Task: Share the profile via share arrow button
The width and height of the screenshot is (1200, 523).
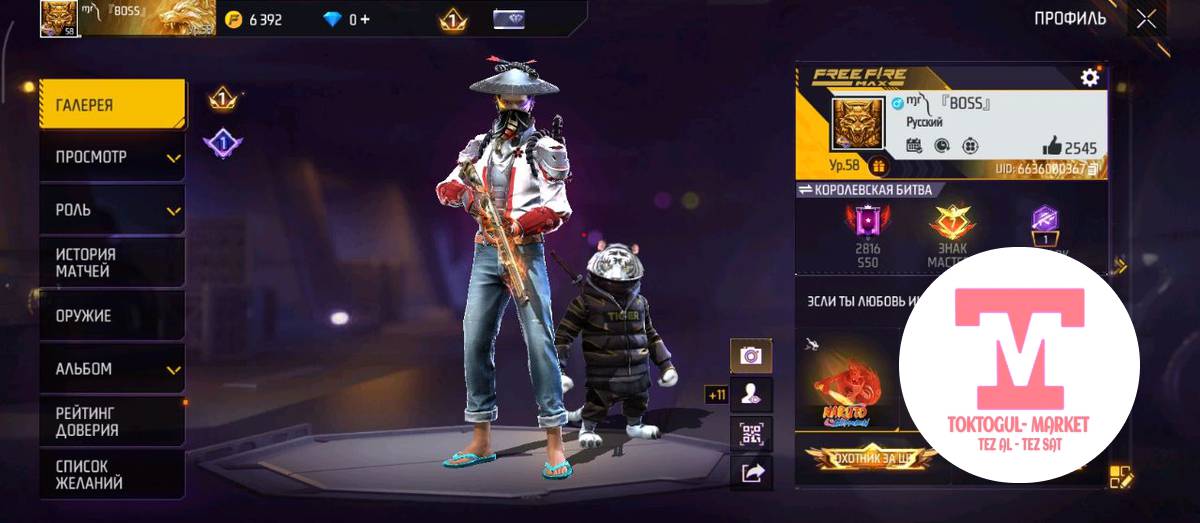Action: click(x=751, y=471)
